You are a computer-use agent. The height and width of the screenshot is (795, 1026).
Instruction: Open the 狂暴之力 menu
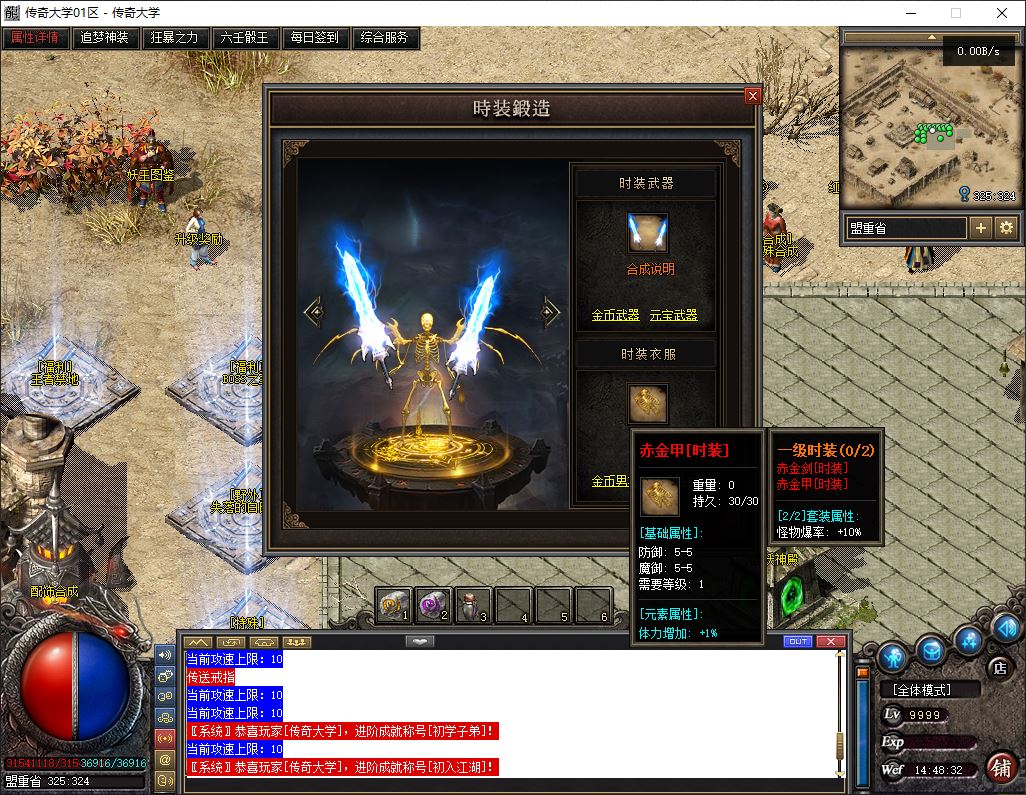(175, 38)
